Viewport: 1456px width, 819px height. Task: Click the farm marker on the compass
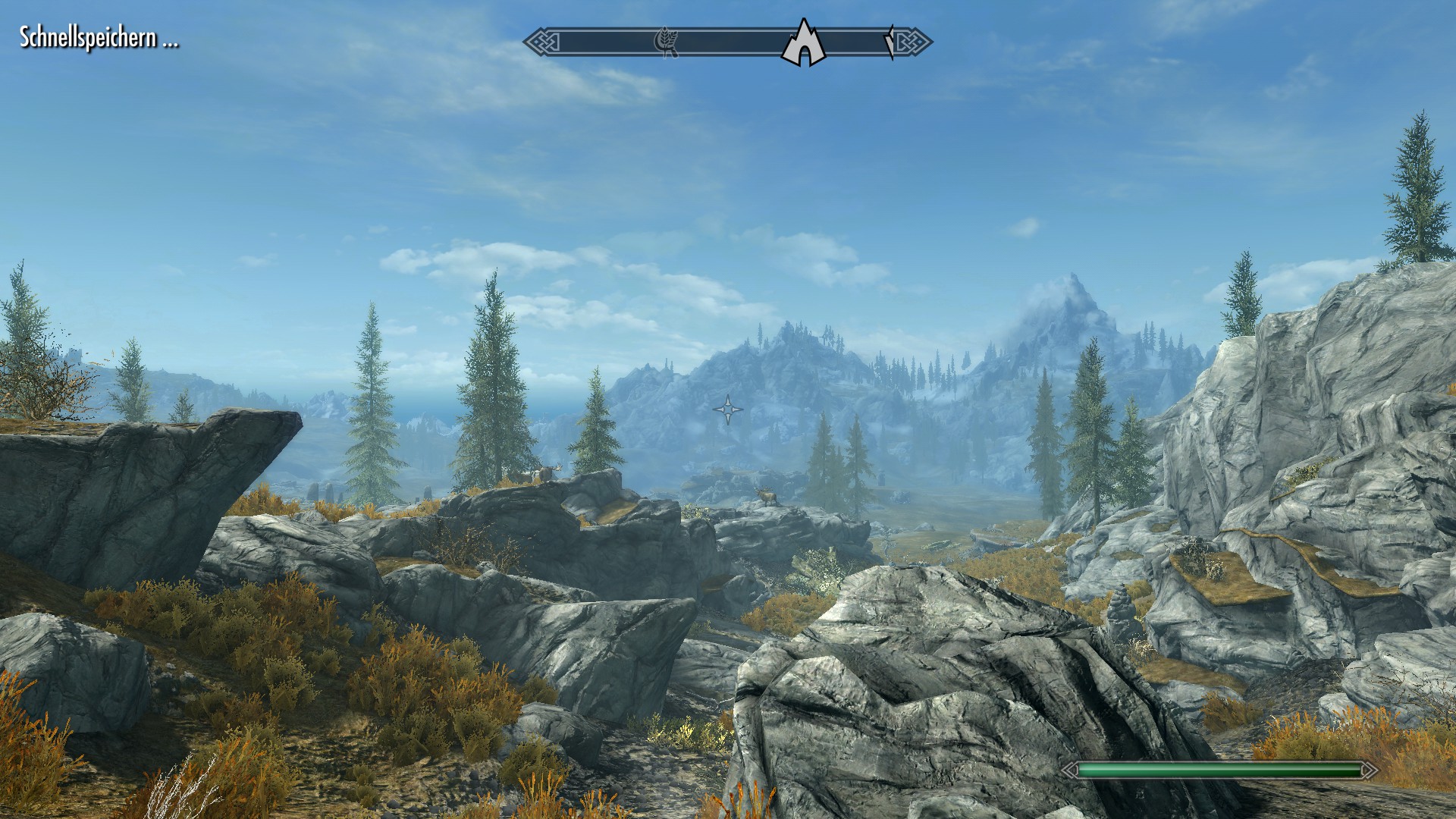point(666,42)
